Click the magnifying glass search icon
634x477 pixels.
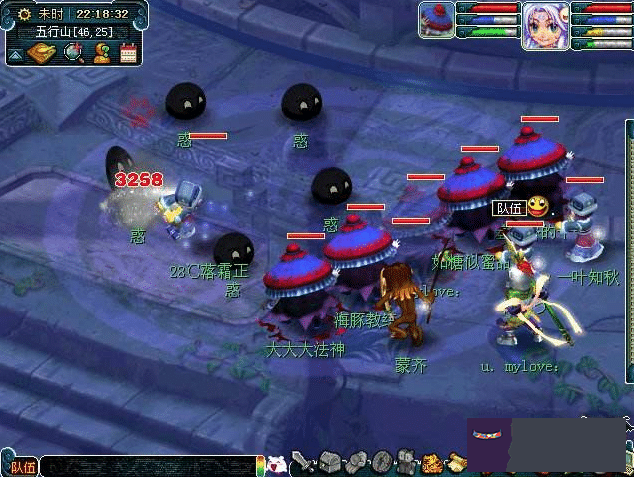click(x=73, y=52)
